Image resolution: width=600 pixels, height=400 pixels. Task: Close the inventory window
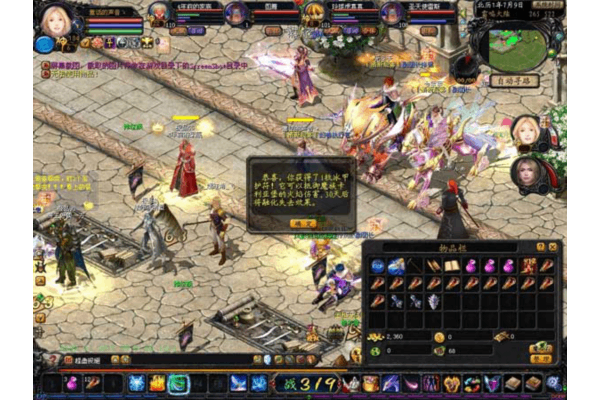tap(553, 246)
